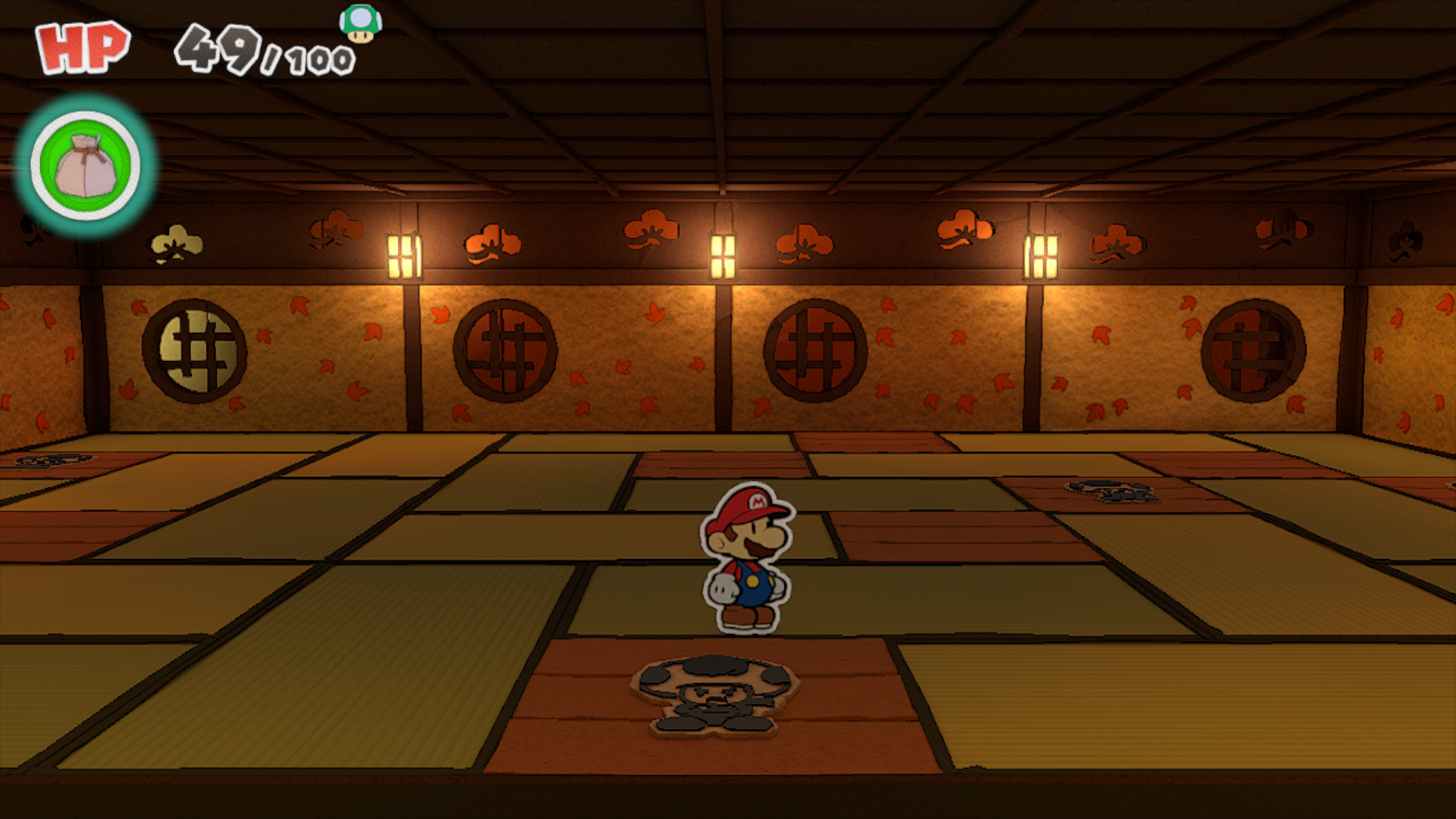The width and height of the screenshot is (1456, 819).
Task: Click the green mushroom icon beside HP
Action: click(x=360, y=24)
